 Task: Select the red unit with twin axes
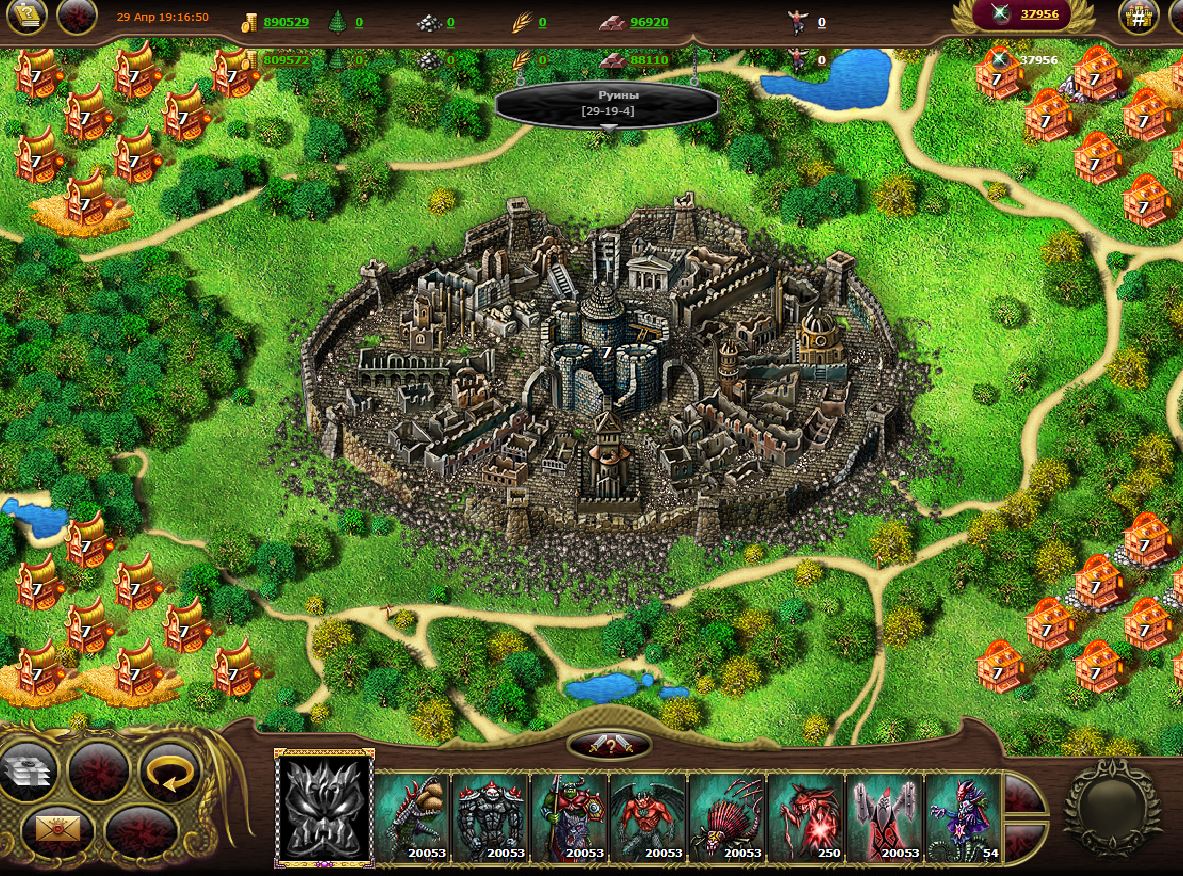884,817
